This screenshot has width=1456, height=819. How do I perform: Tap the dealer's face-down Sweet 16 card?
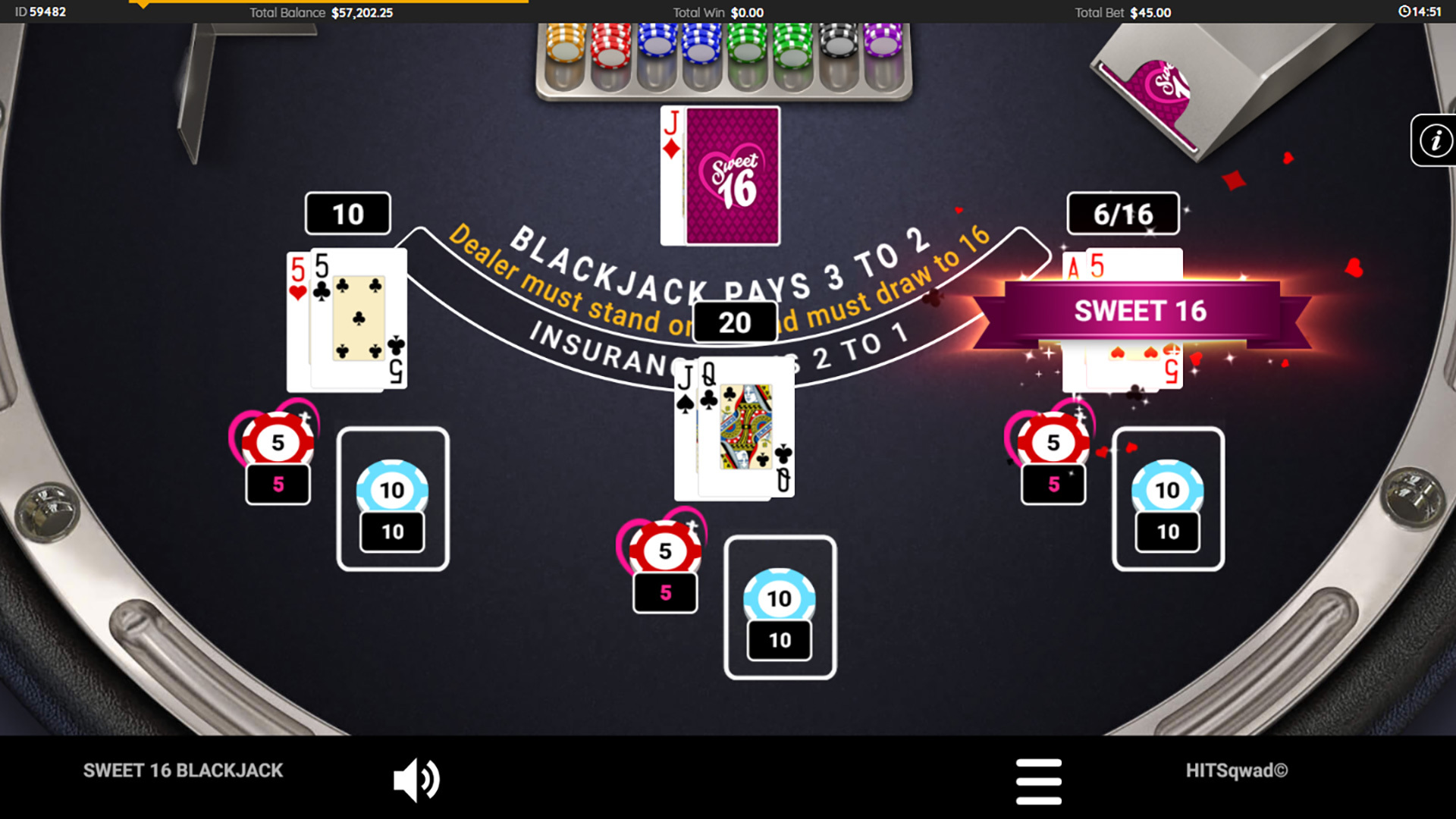point(733,176)
